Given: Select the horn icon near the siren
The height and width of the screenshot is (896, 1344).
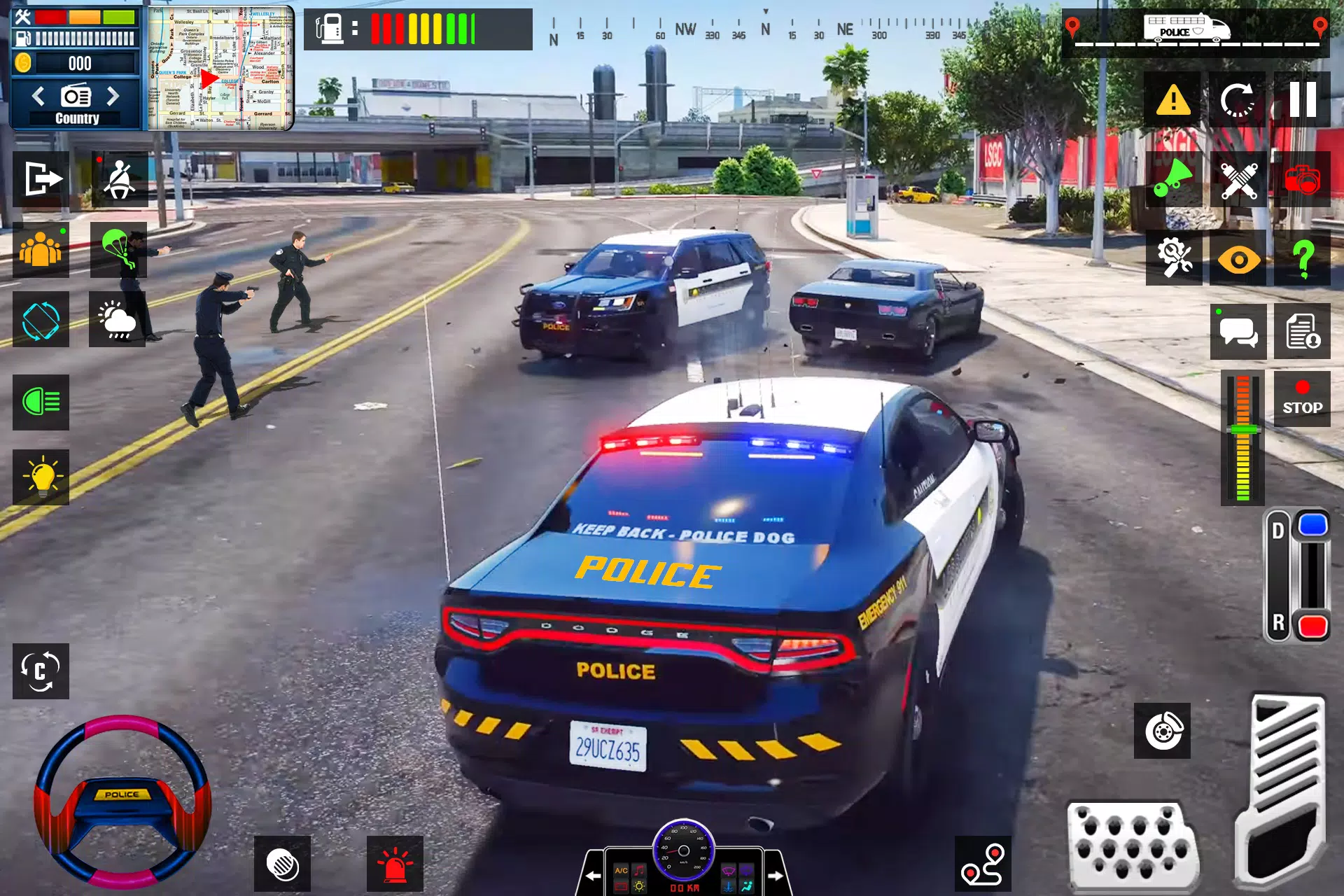Looking at the screenshot, I should point(1172,181).
